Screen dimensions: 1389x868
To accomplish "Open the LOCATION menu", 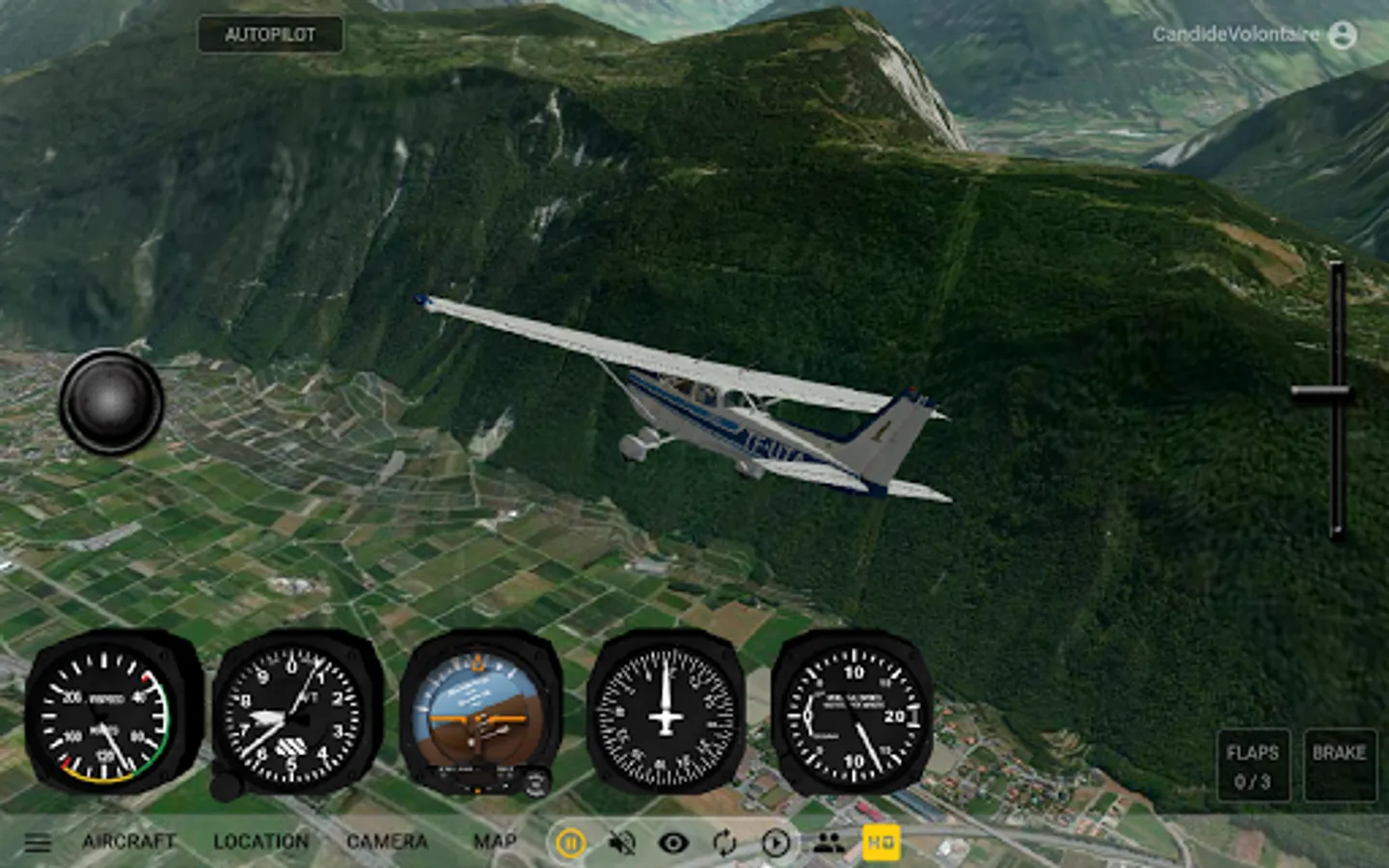I will pyautogui.click(x=260, y=842).
